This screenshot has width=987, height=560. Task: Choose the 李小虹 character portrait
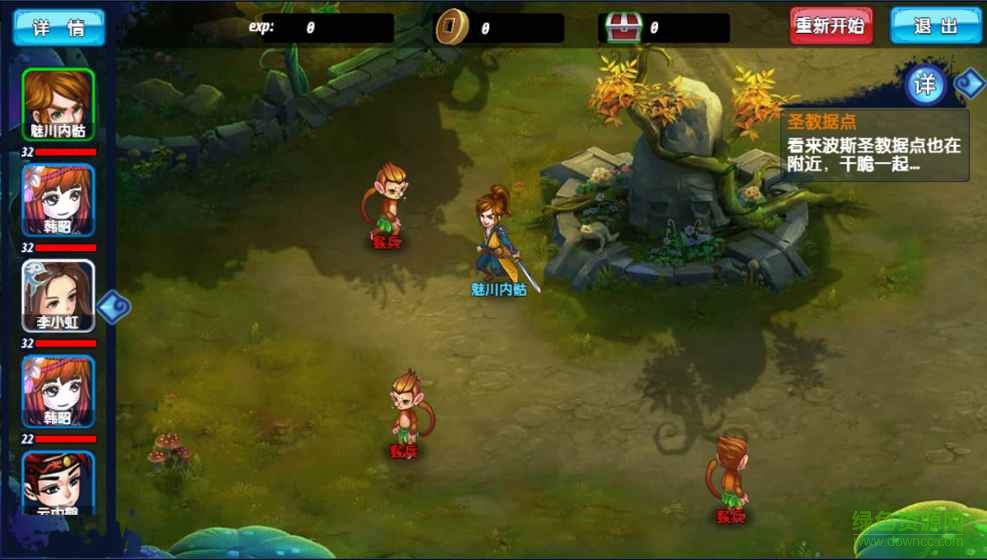58,295
